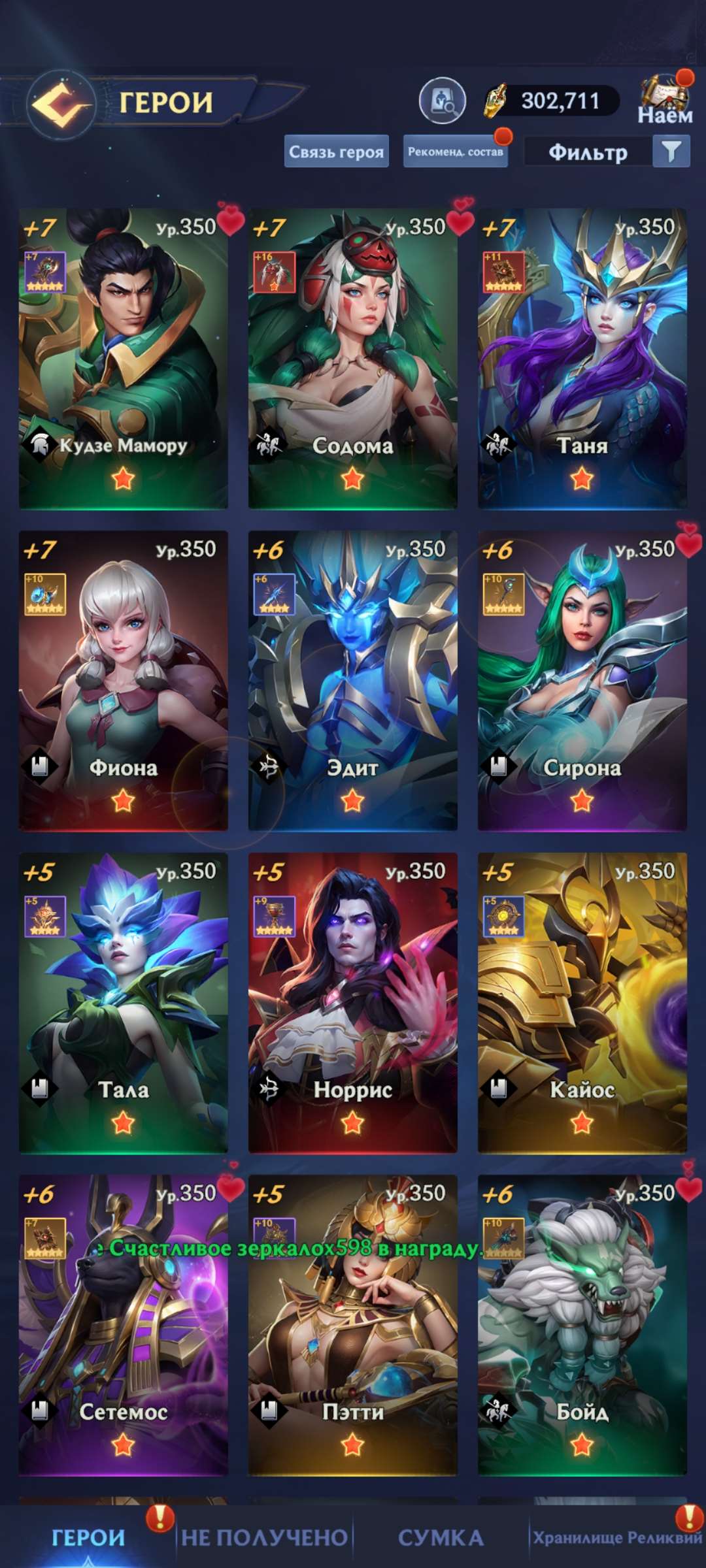Select hero card Содома
Screen dimensions: 706x1568
[352, 358]
